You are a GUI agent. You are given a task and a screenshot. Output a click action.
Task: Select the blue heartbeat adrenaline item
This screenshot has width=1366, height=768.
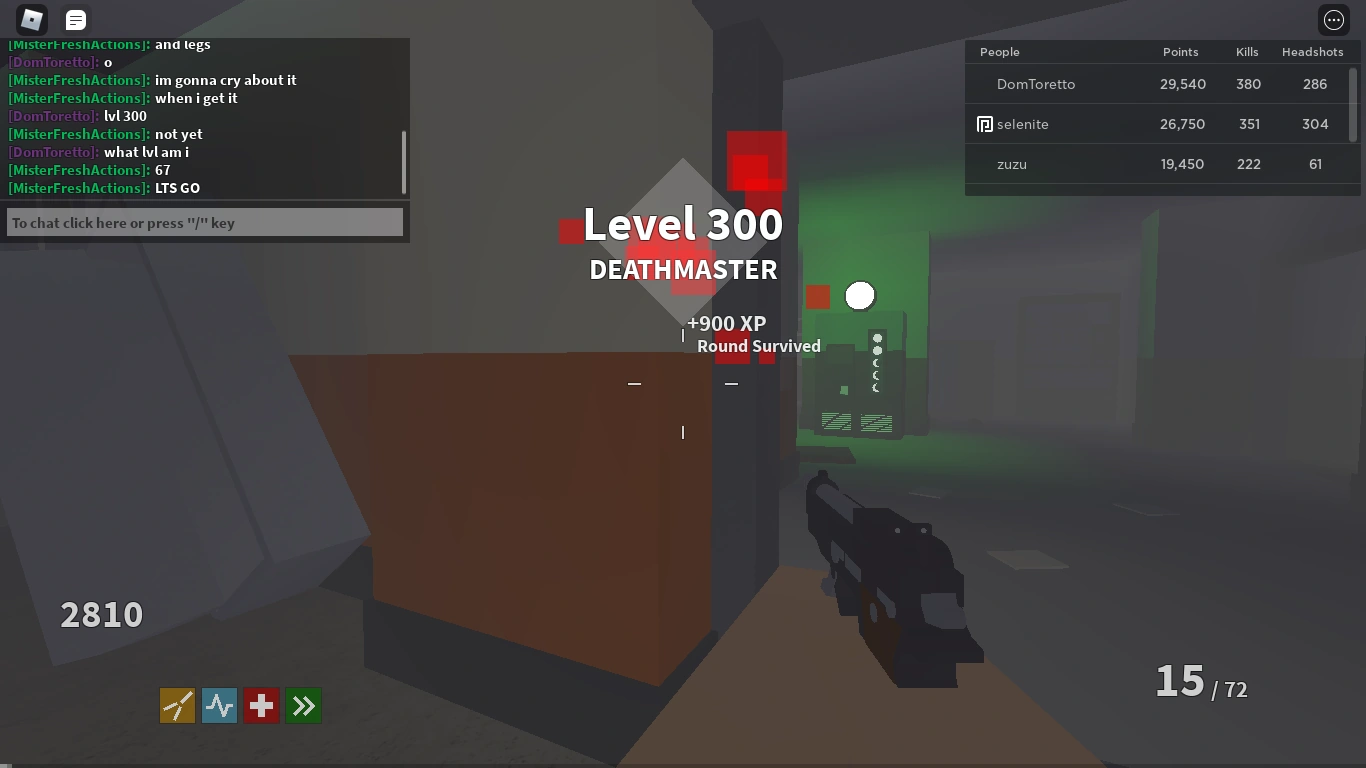[x=219, y=705]
